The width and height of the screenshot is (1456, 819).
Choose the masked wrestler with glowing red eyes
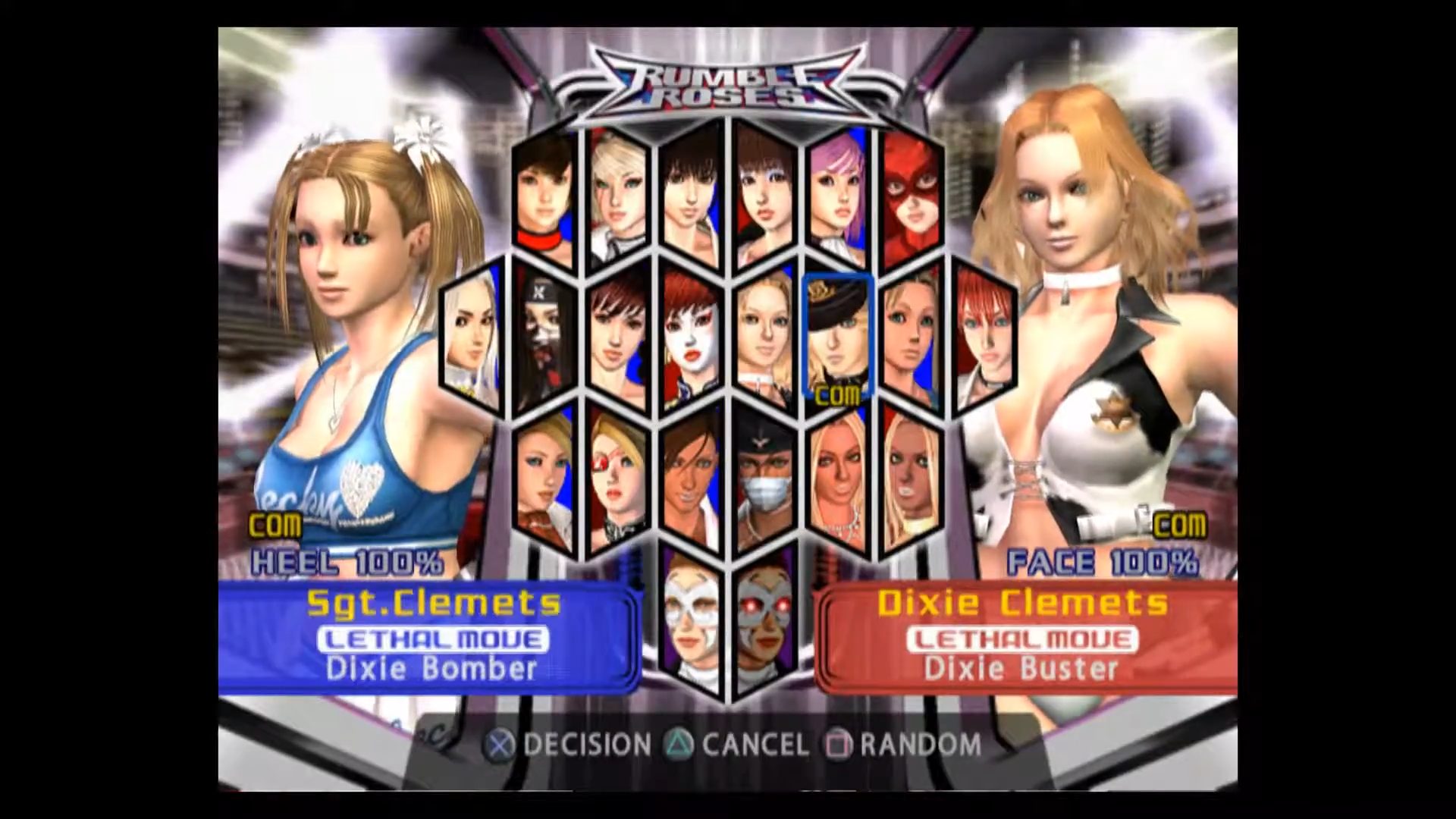tap(764, 620)
